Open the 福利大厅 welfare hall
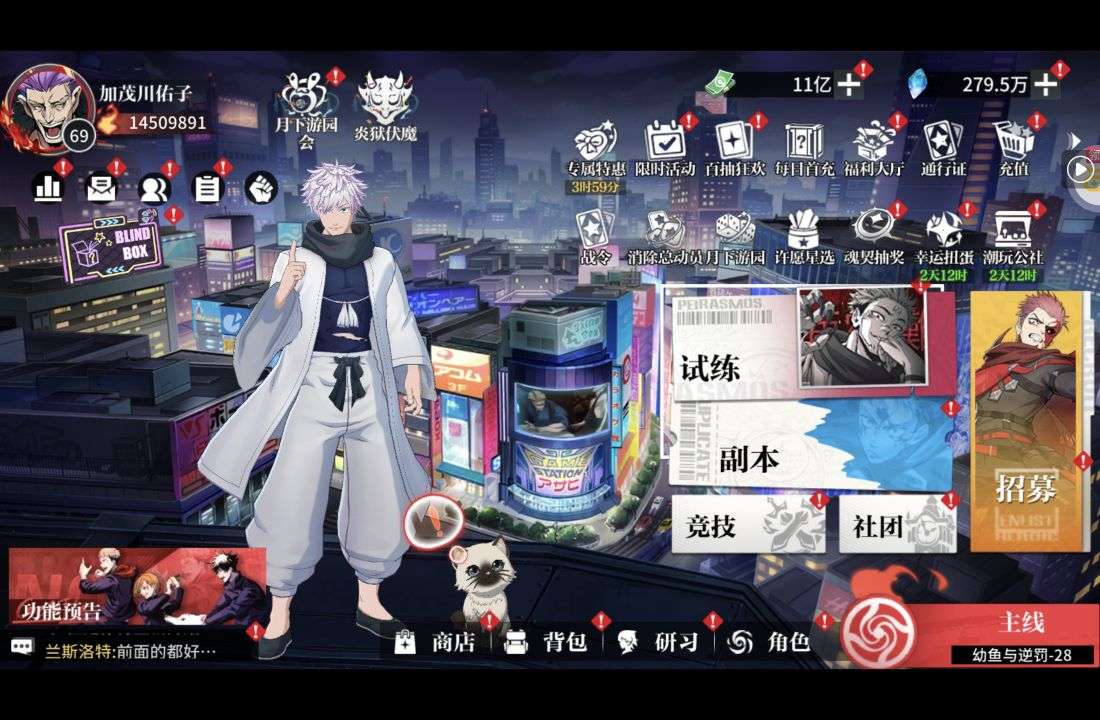 pos(873,150)
